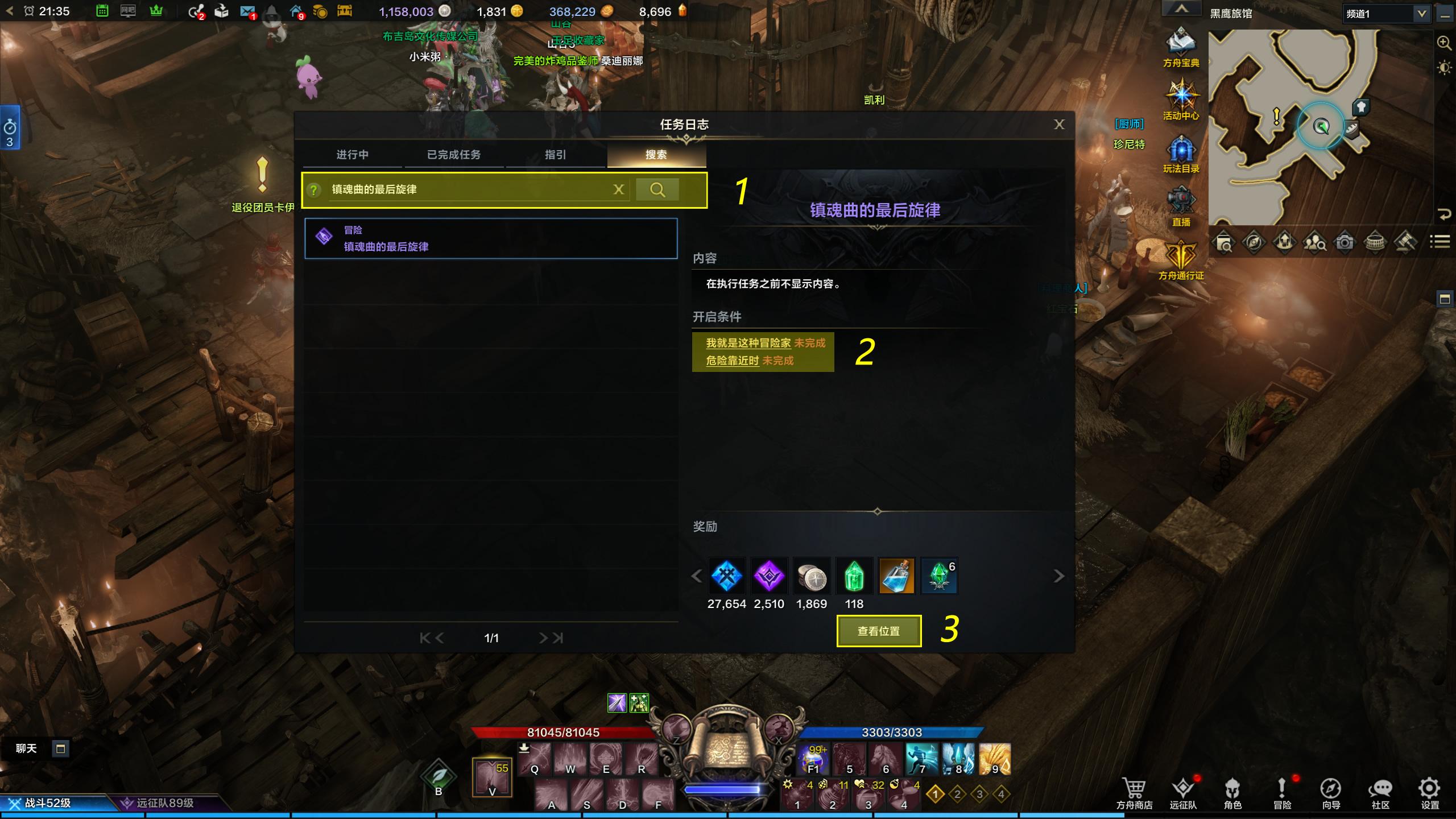Select the 指引 tab
1456x819 pixels.
[555, 155]
